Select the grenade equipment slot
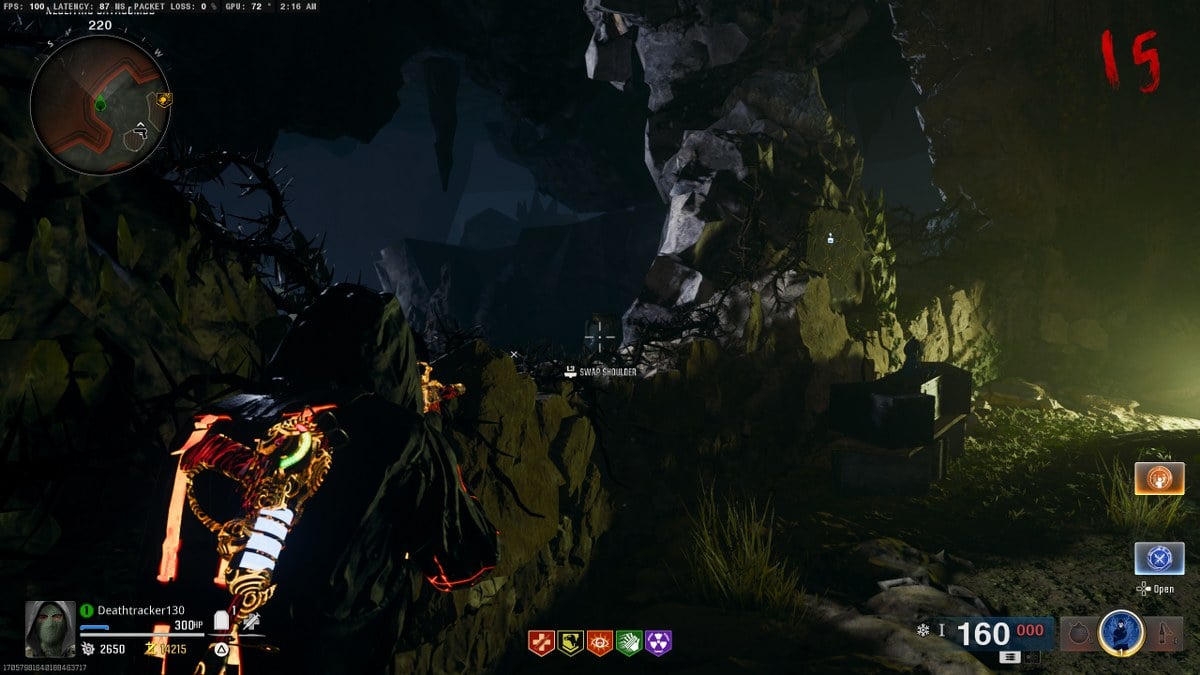This screenshot has width=1200, height=675. coord(1078,633)
